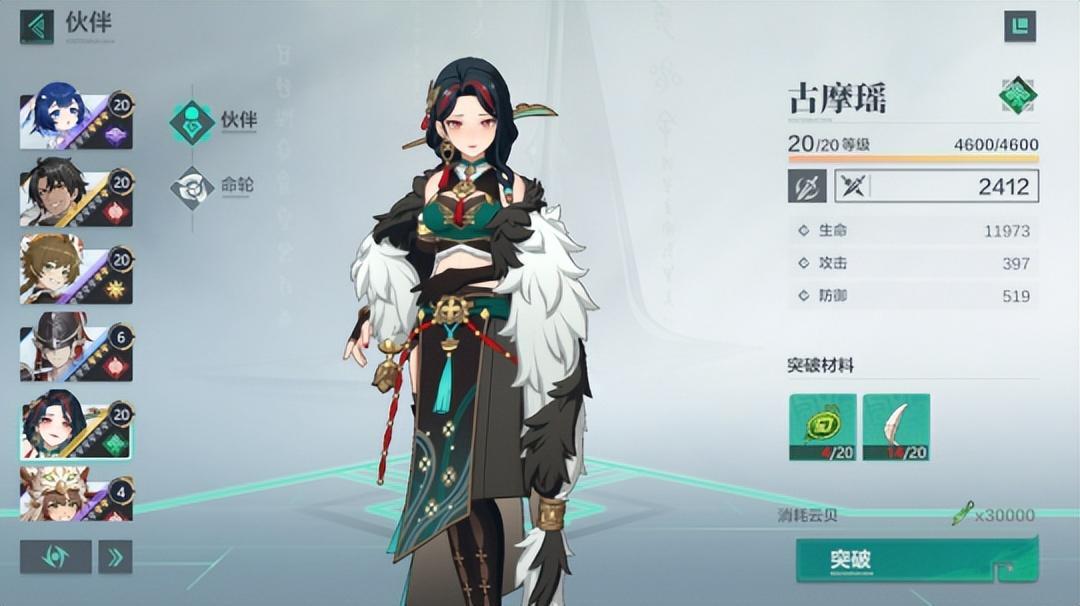Screen dimensions: 1080x606
Task: Select the blue-haired companion portrait
Action: [x=76, y=121]
